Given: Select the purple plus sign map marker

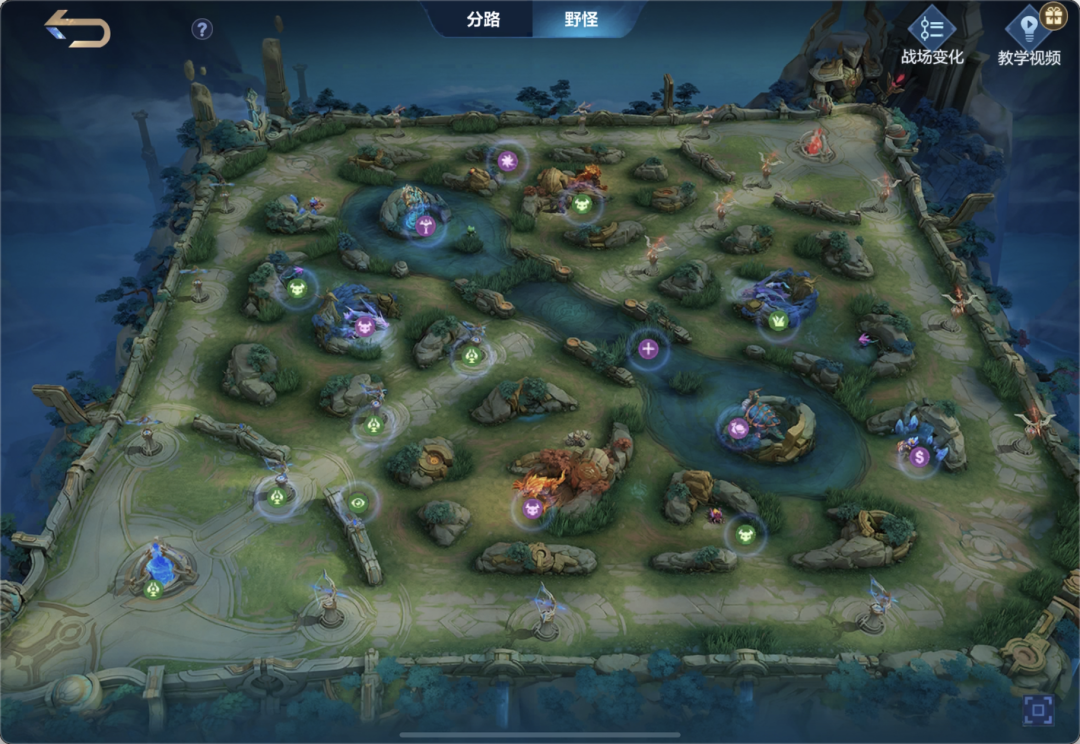Looking at the screenshot, I should (x=648, y=349).
